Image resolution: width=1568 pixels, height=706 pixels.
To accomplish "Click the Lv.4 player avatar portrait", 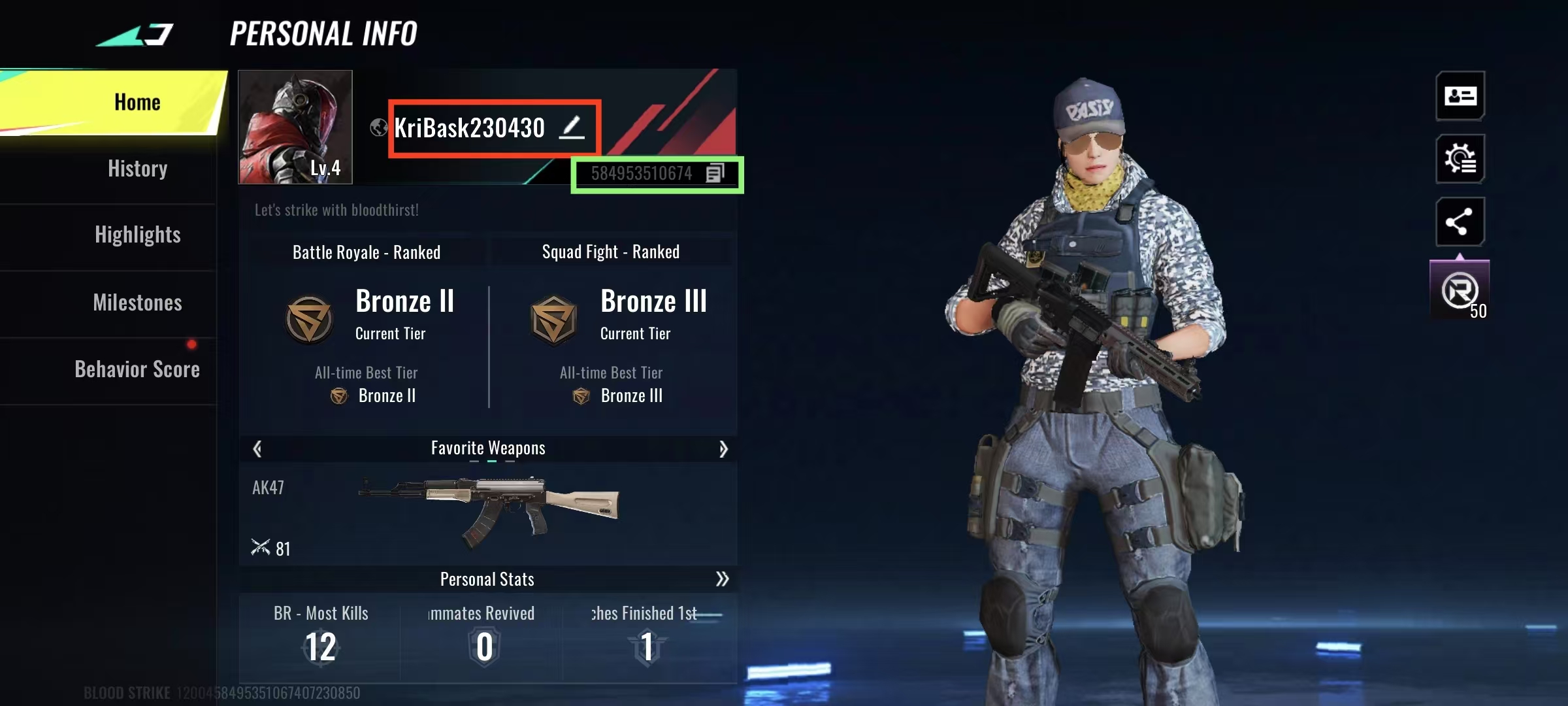I will (x=295, y=127).
